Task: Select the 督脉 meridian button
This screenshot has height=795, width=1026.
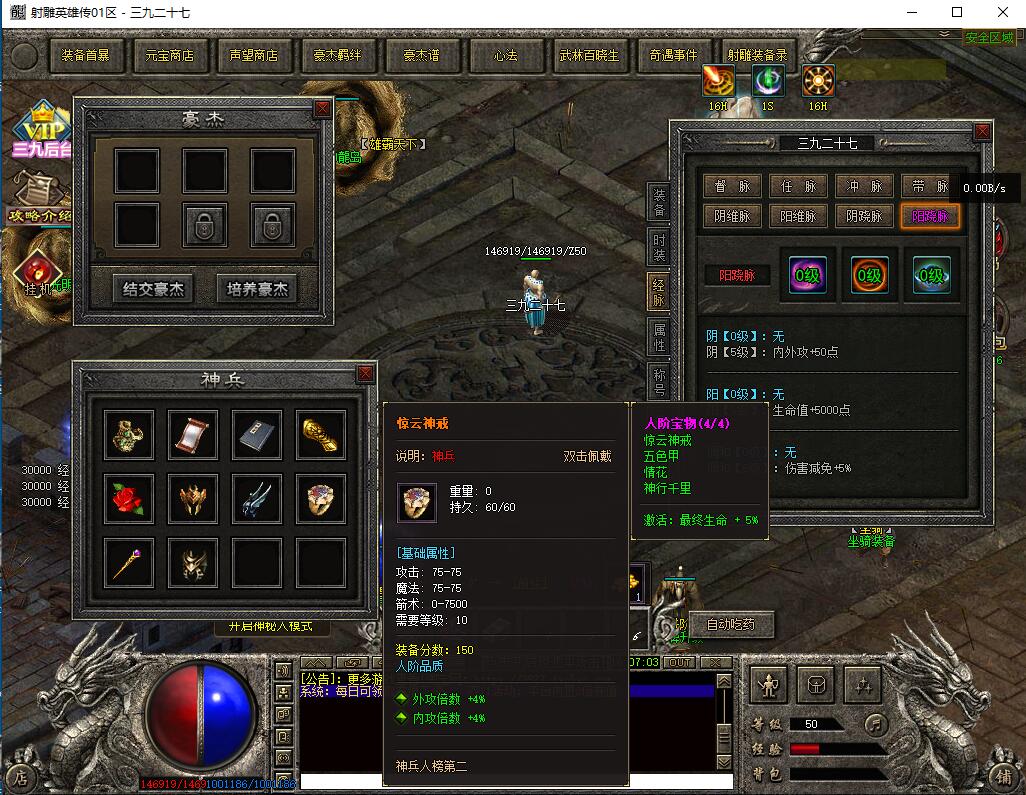Action: (x=731, y=186)
